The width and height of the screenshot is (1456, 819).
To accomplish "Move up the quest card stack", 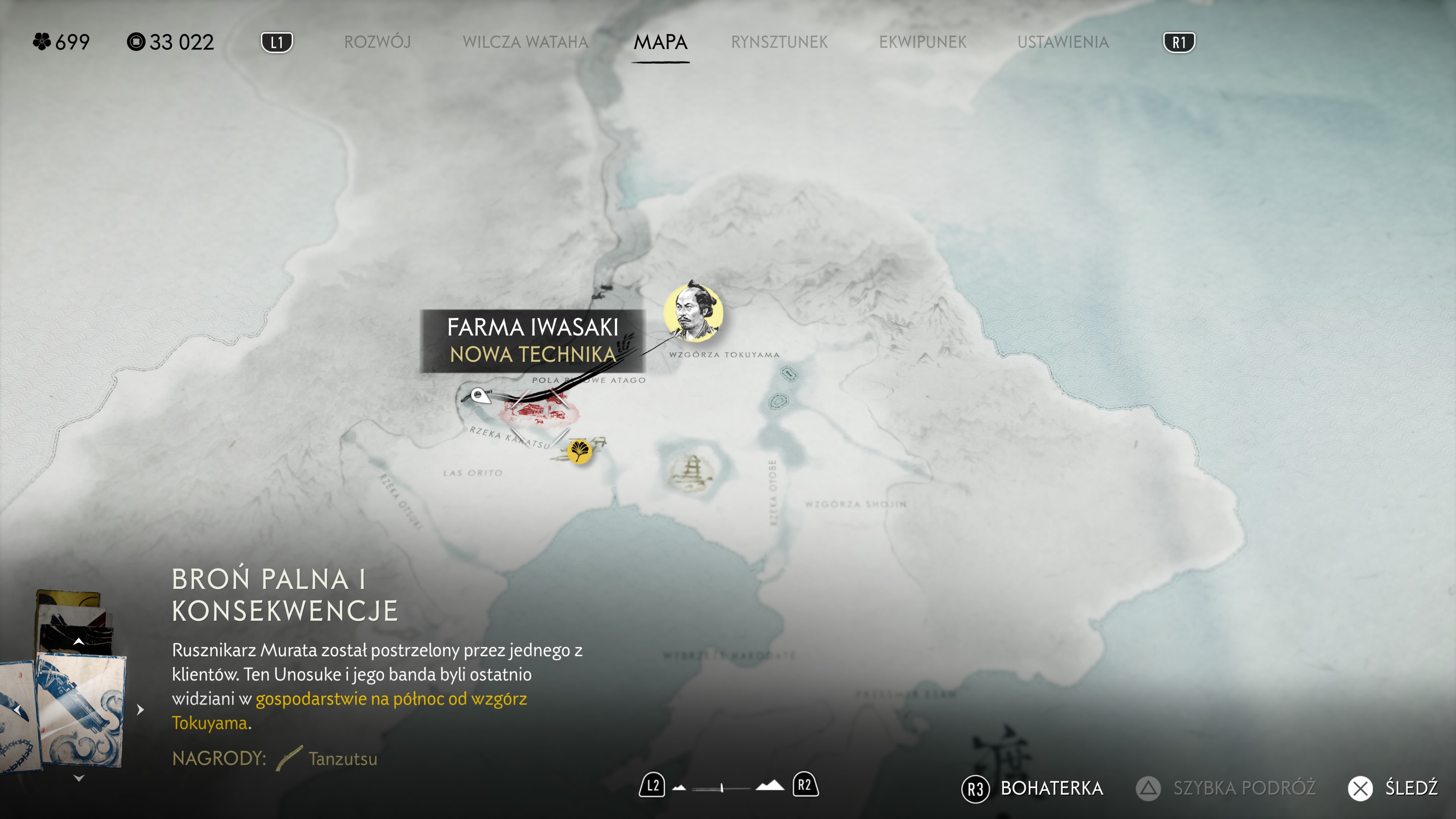I will point(79,642).
